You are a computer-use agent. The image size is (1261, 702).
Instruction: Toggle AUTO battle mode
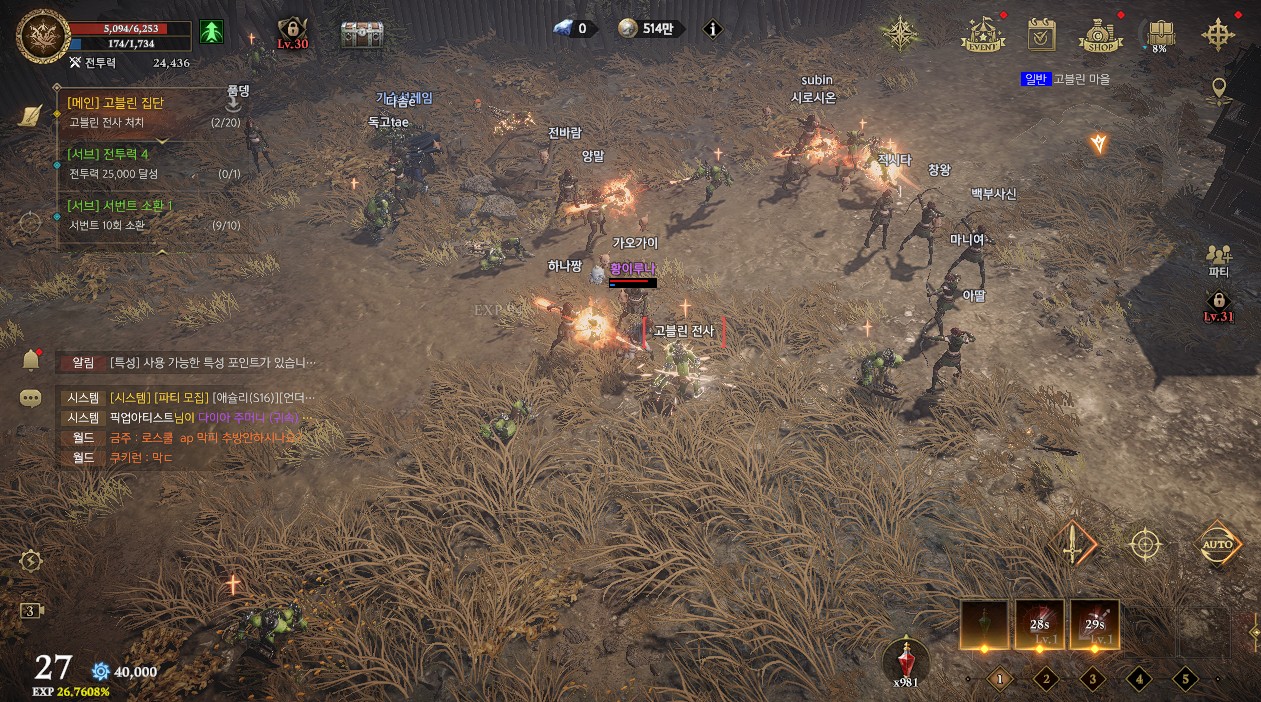coord(1218,545)
